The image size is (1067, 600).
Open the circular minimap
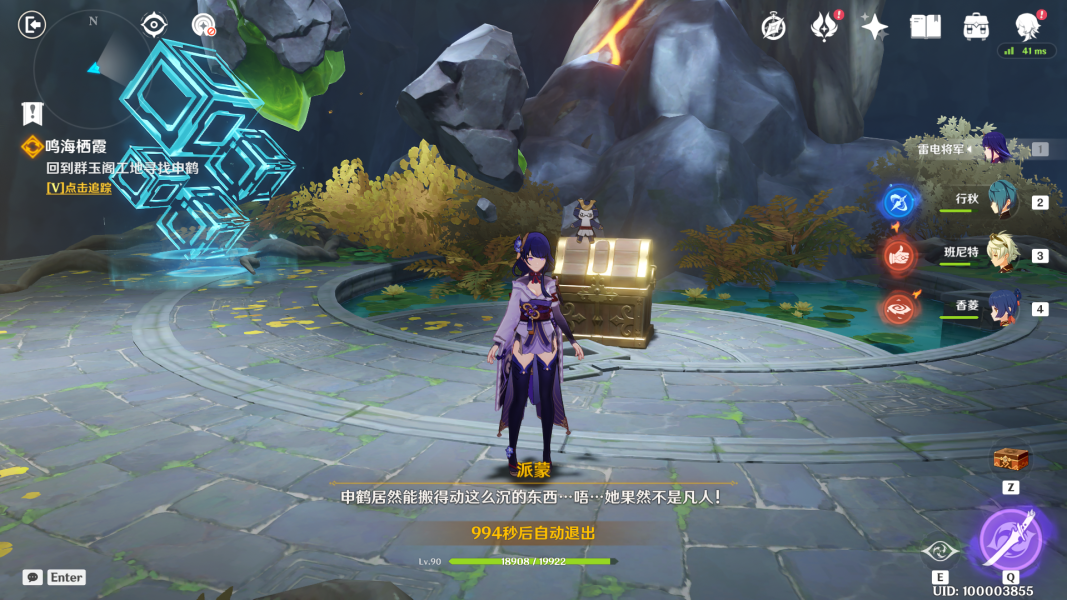[92, 66]
